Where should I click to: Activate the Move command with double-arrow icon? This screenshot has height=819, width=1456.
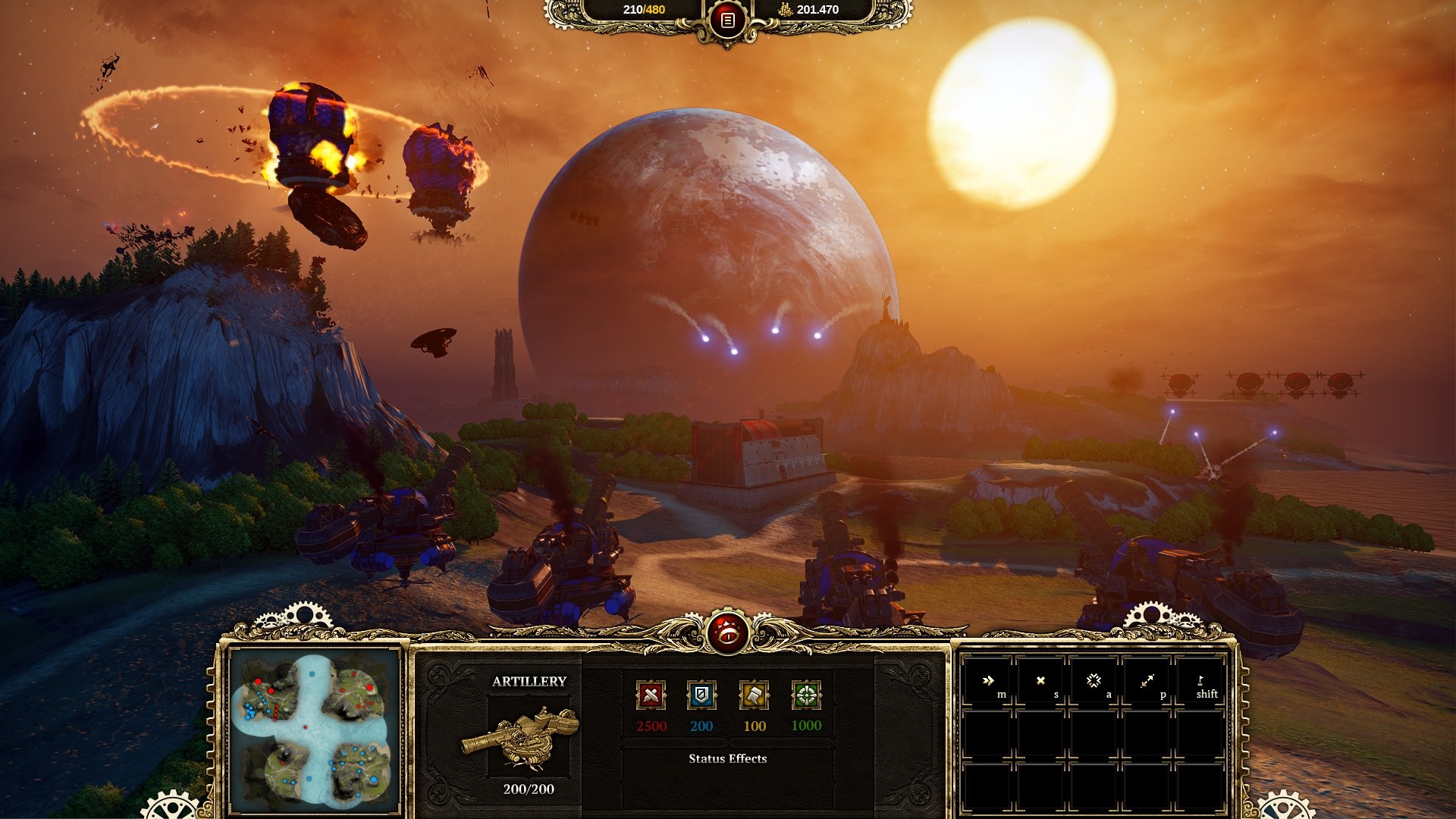(x=988, y=682)
